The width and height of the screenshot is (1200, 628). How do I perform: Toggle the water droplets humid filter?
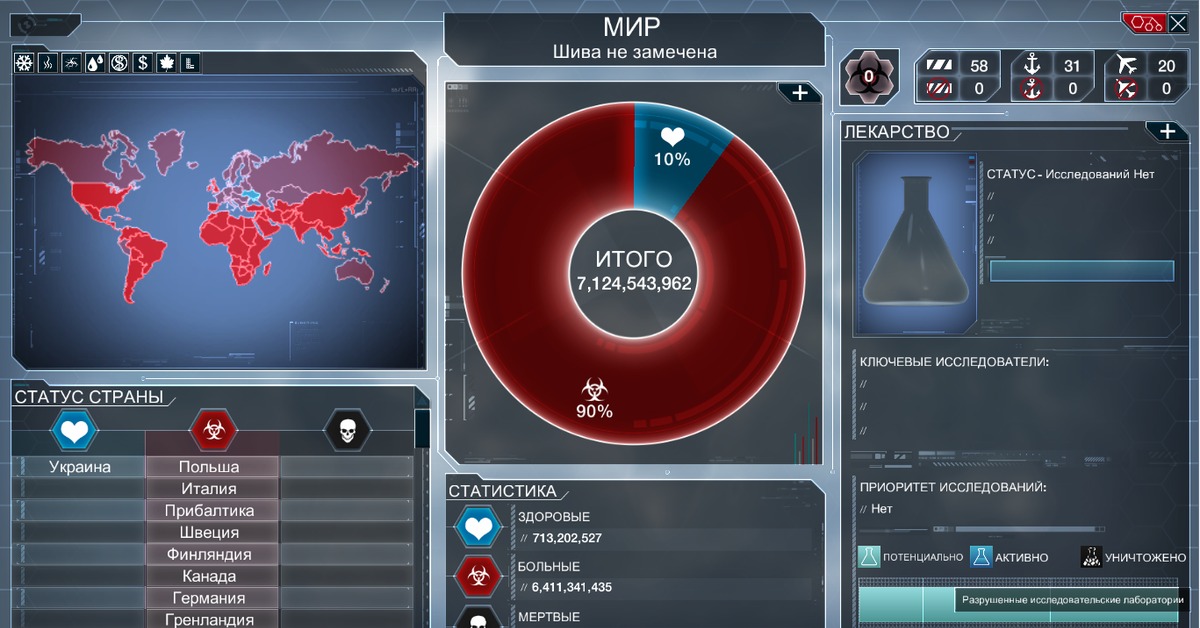click(95, 63)
